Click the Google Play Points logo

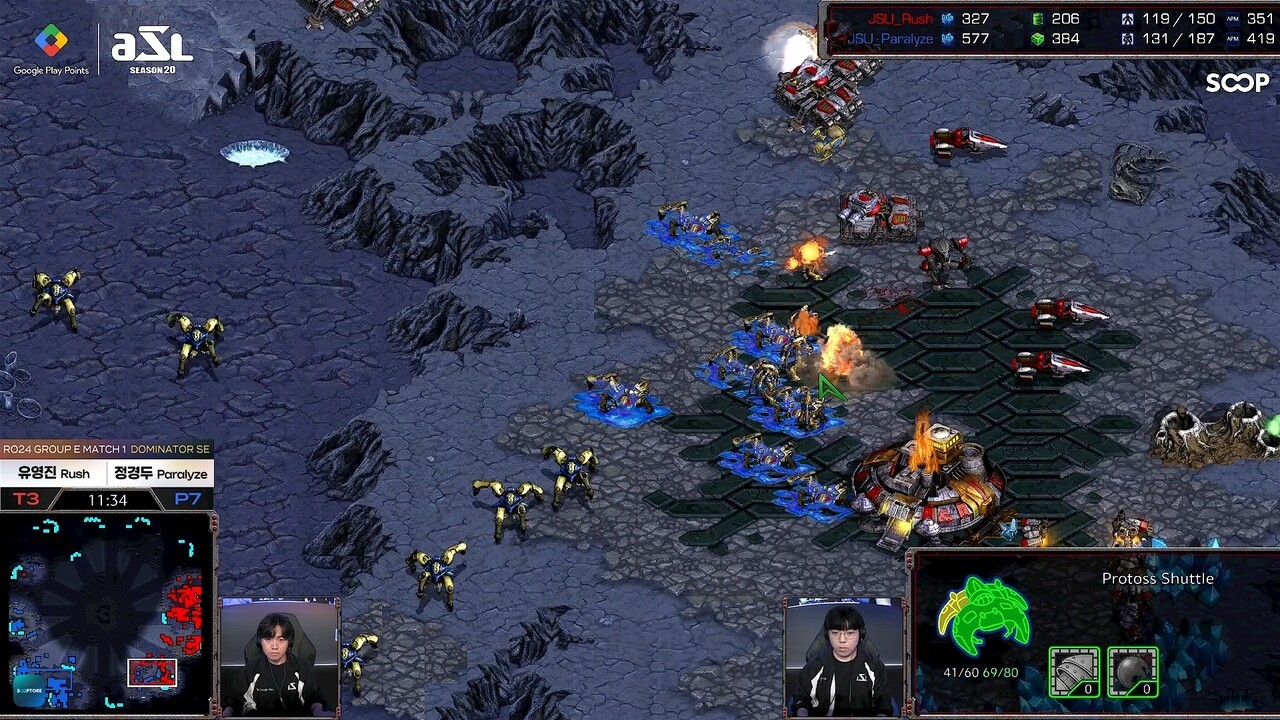(51, 49)
